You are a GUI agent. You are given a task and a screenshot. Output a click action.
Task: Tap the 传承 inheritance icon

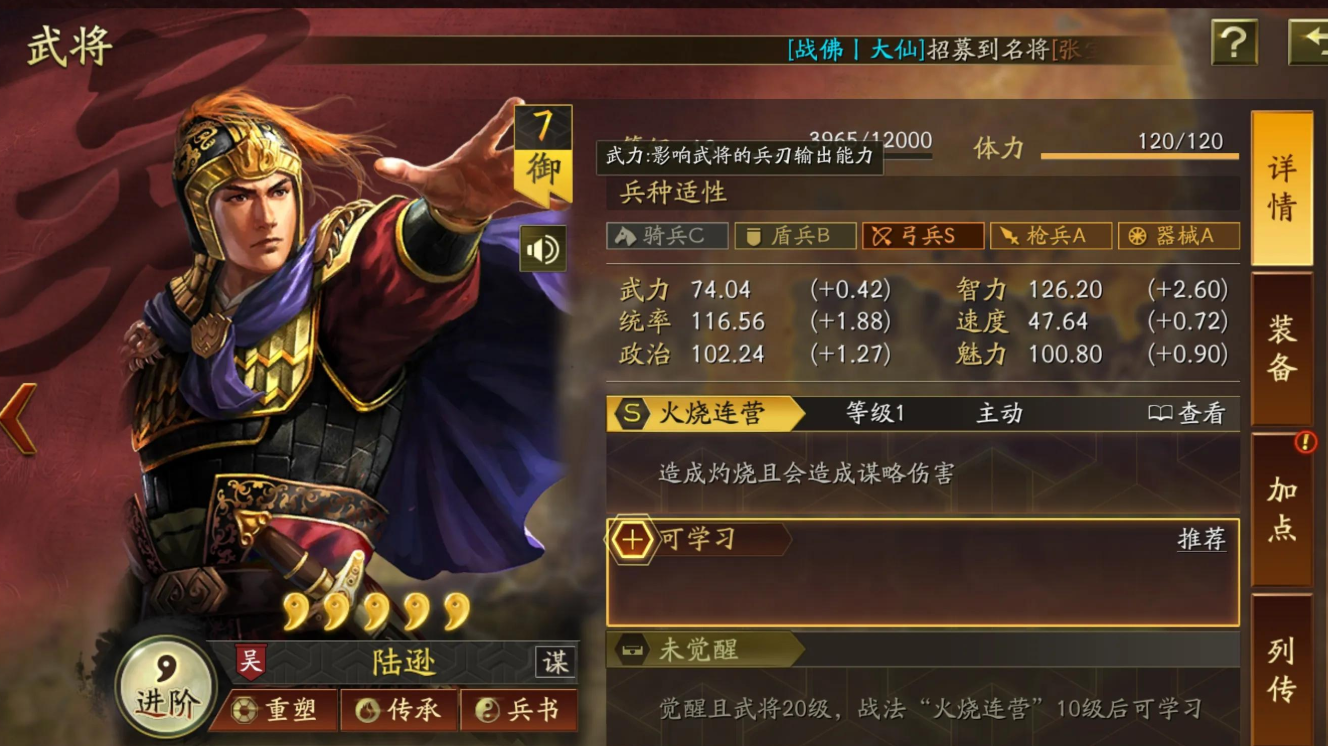click(x=398, y=709)
